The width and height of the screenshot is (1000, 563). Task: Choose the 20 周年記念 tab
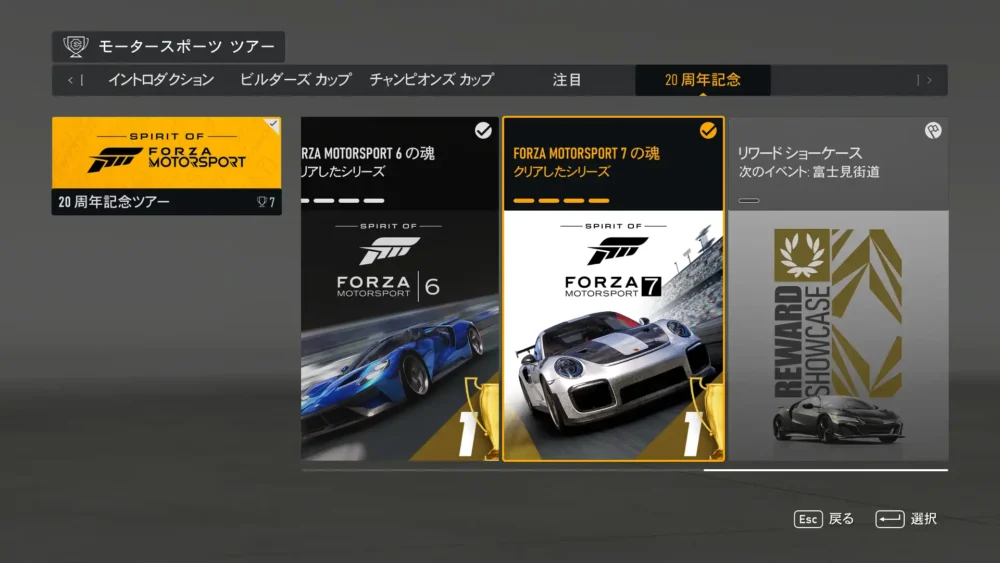coord(703,80)
